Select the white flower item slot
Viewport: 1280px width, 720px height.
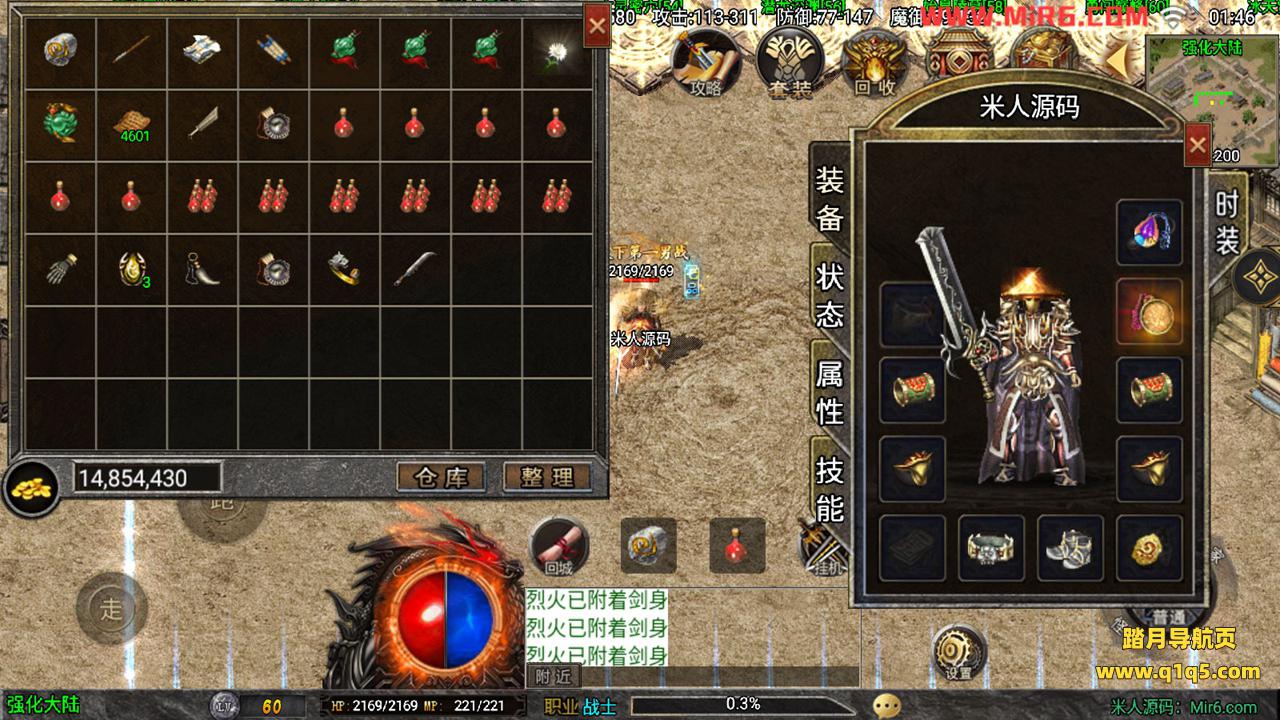click(x=556, y=52)
